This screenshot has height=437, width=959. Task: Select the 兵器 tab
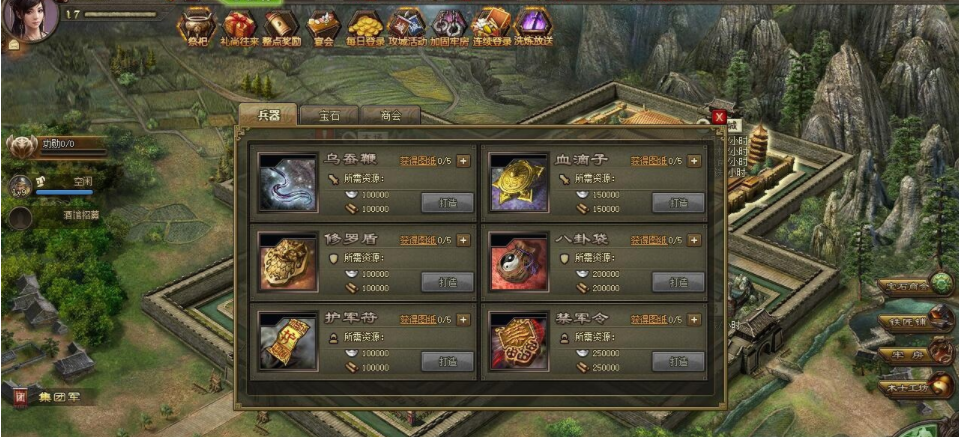pos(269,115)
